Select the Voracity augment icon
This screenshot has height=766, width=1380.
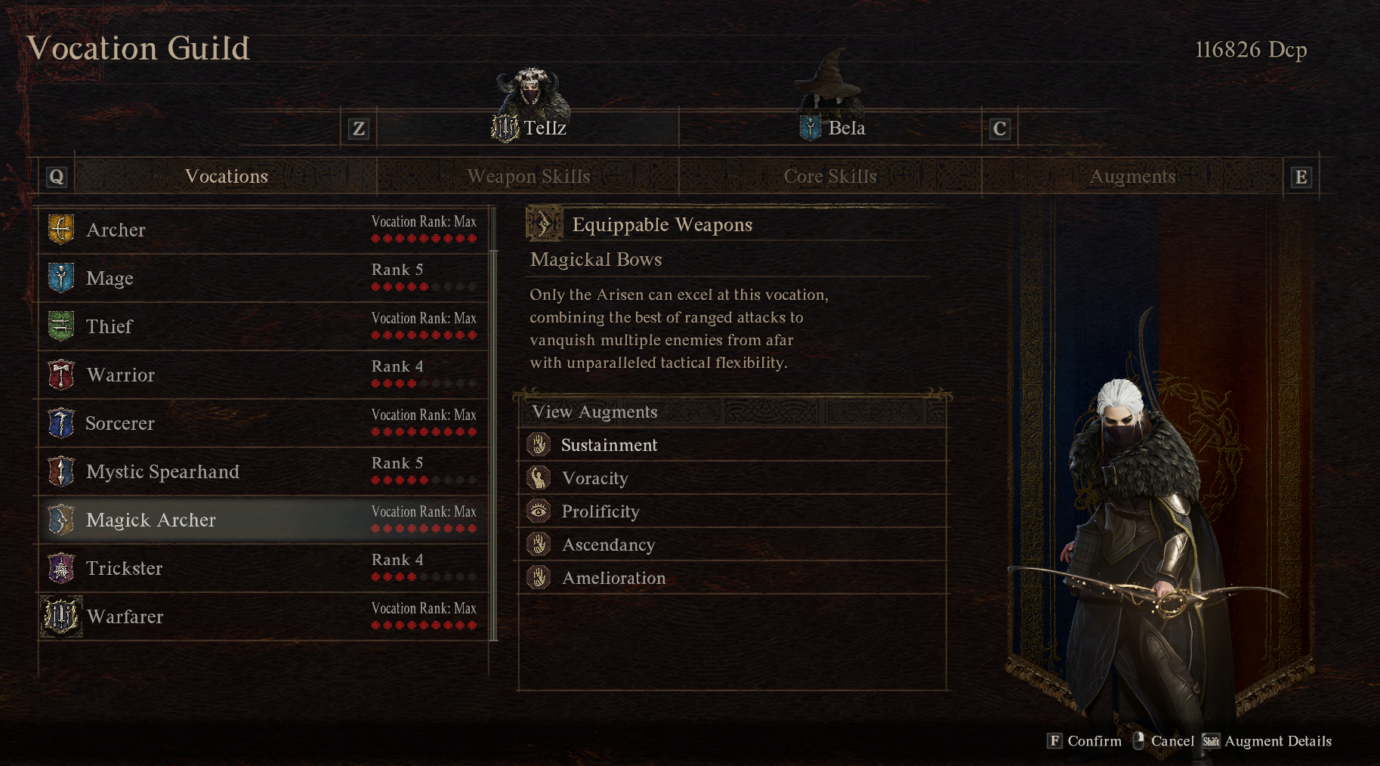pyautogui.click(x=536, y=478)
